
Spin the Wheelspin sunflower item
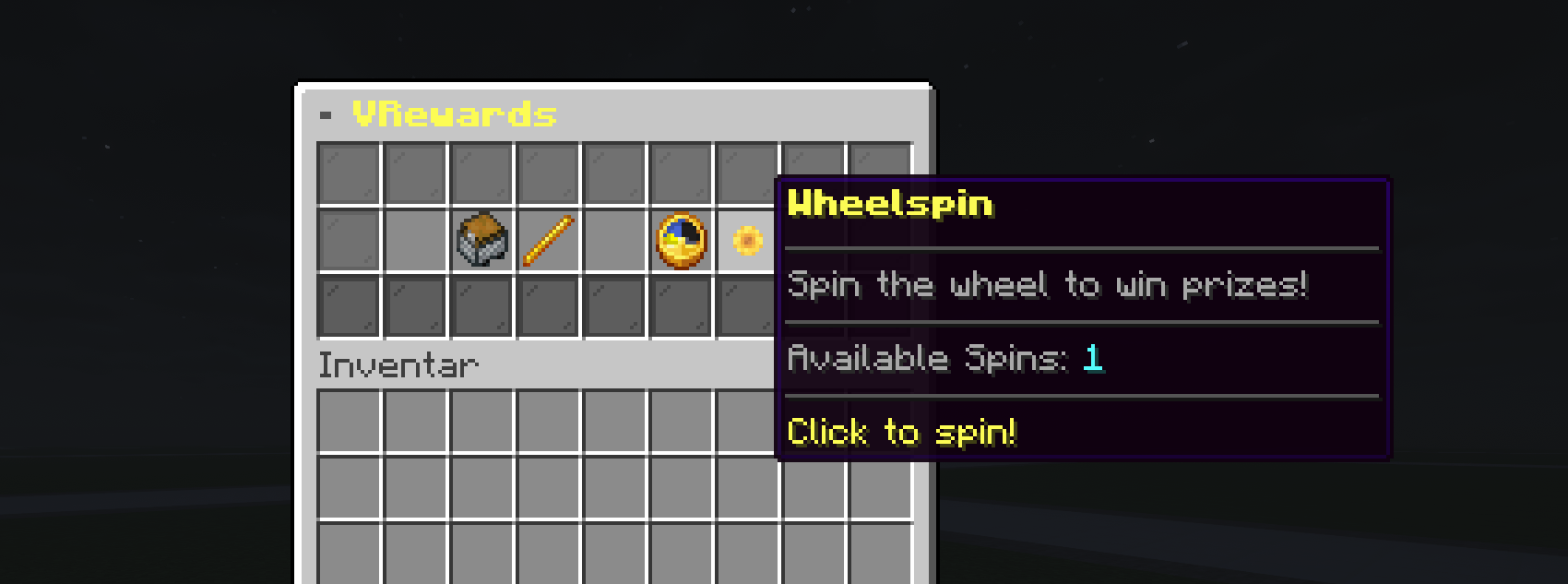click(x=747, y=241)
